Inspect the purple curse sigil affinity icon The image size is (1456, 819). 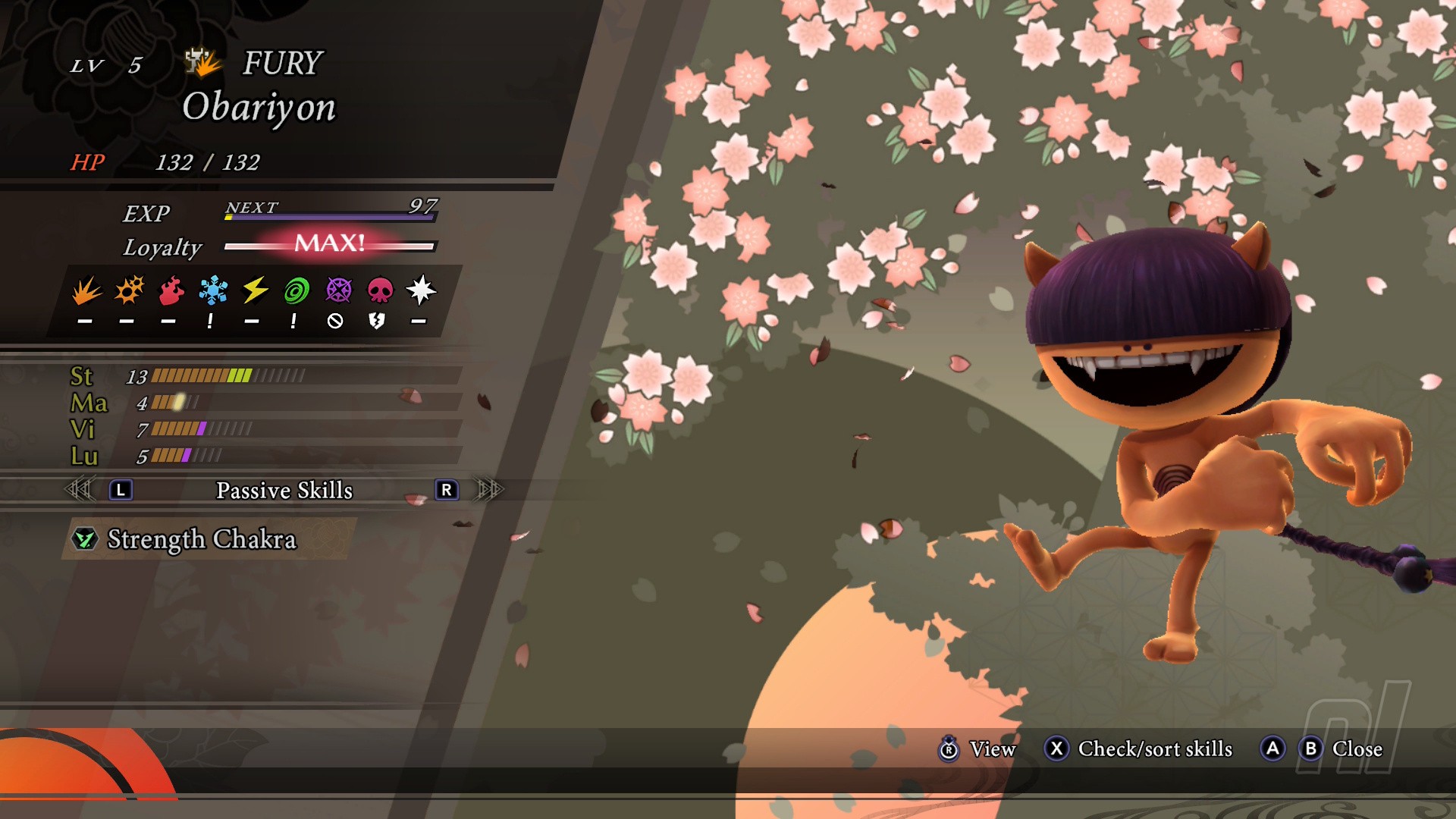338,290
